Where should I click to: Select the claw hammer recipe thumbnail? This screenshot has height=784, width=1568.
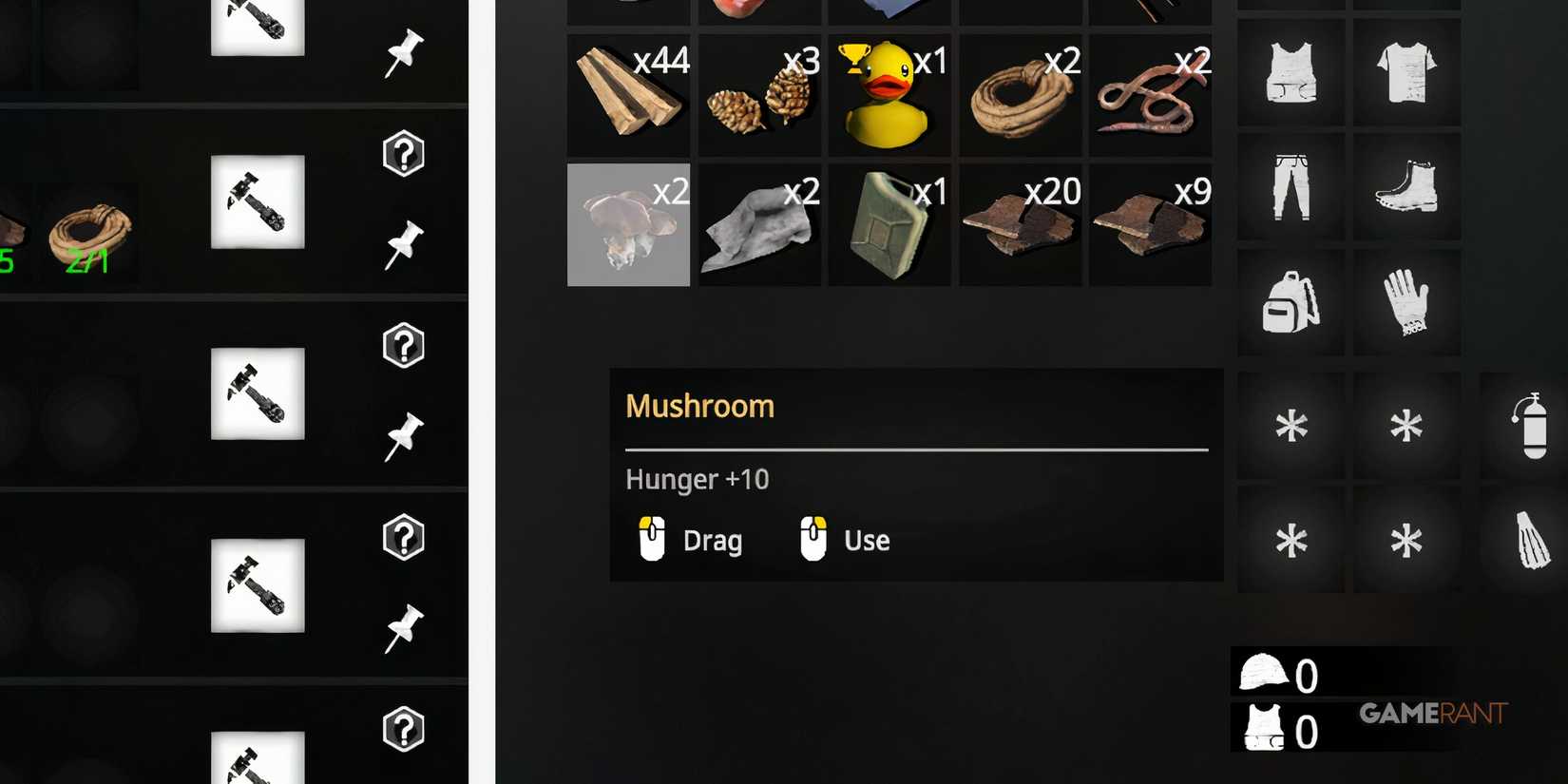point(257,201)
